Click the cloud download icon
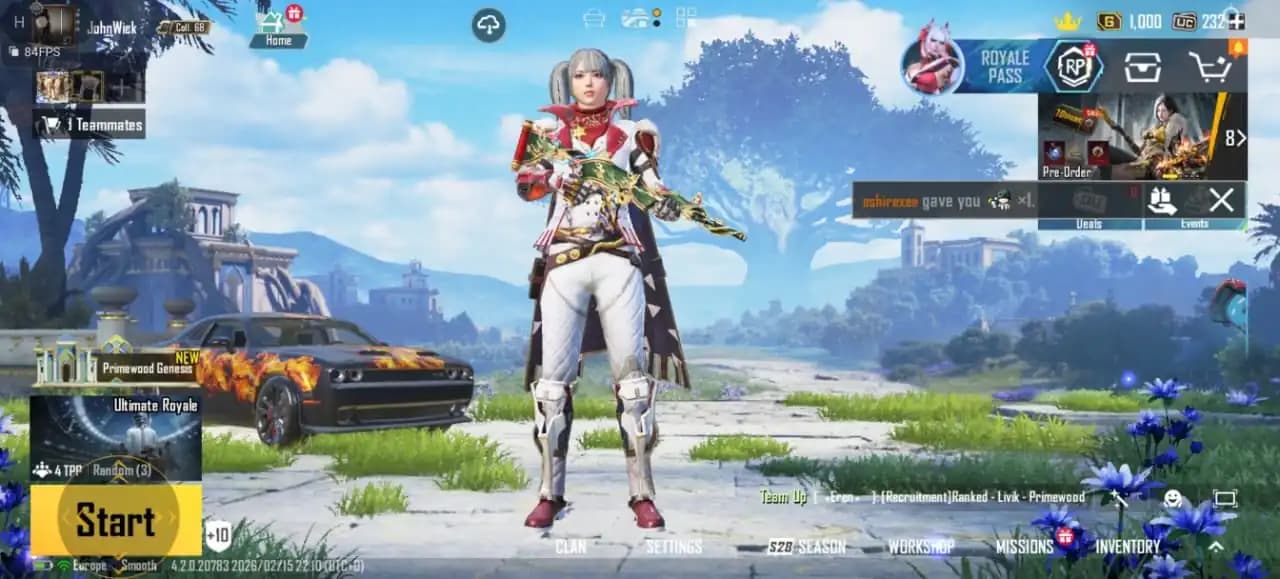The width and height of the screenshot is (1280, 579). click(488, 26)
